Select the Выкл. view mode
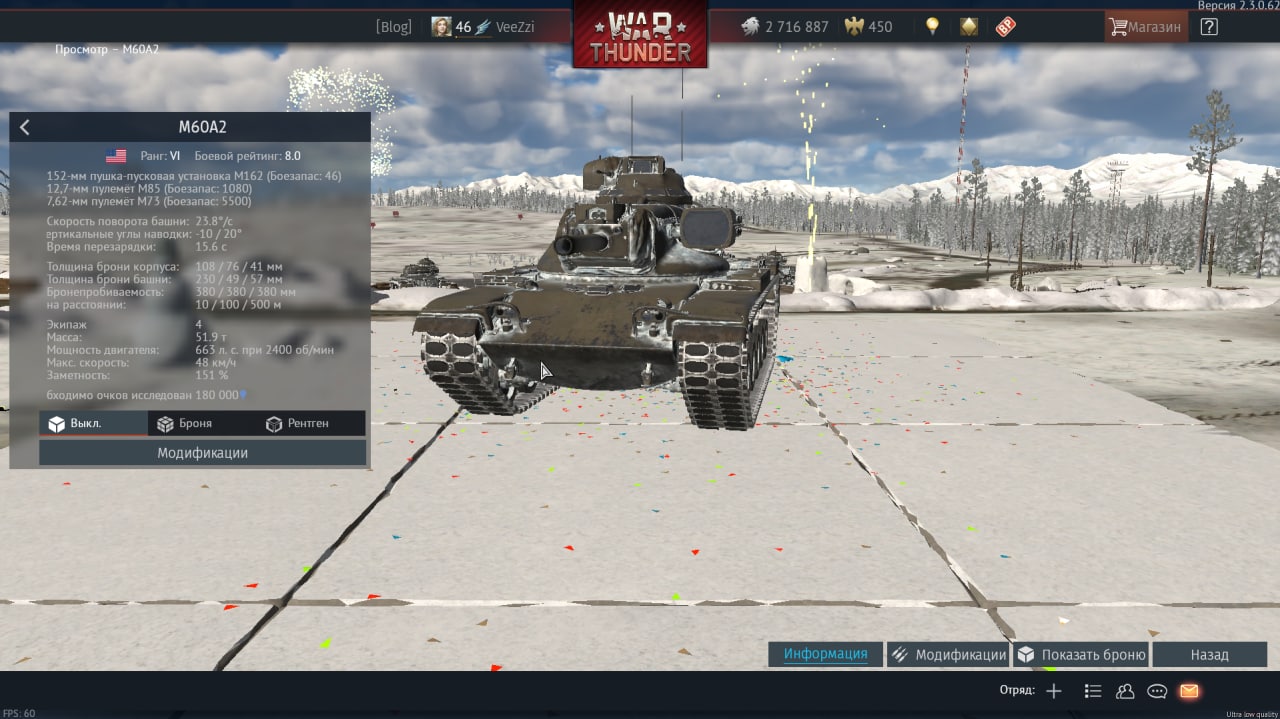The width and height of the screenshot is (1280, 719). 93,424
